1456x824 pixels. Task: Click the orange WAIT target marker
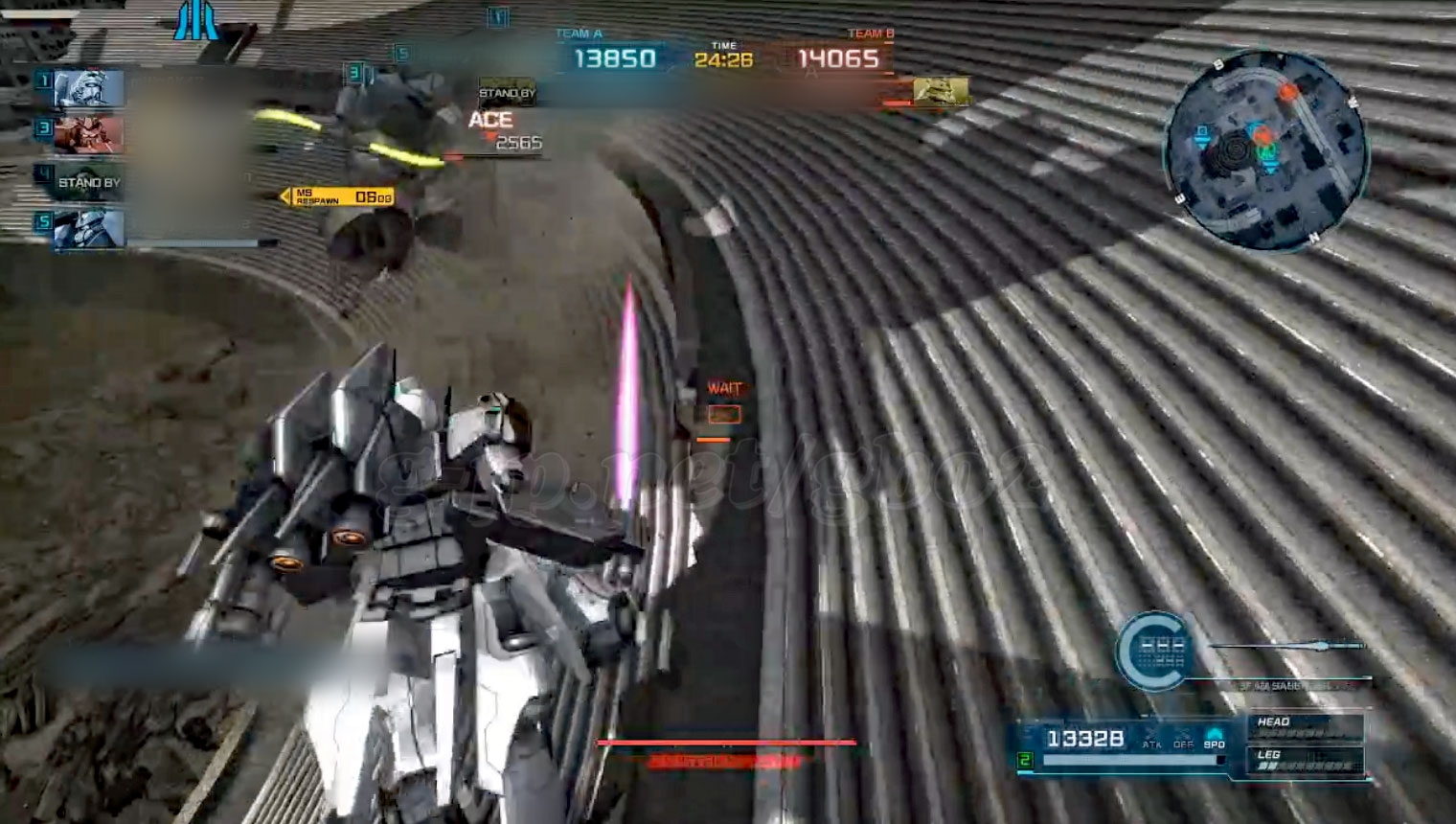pos(725,414)
